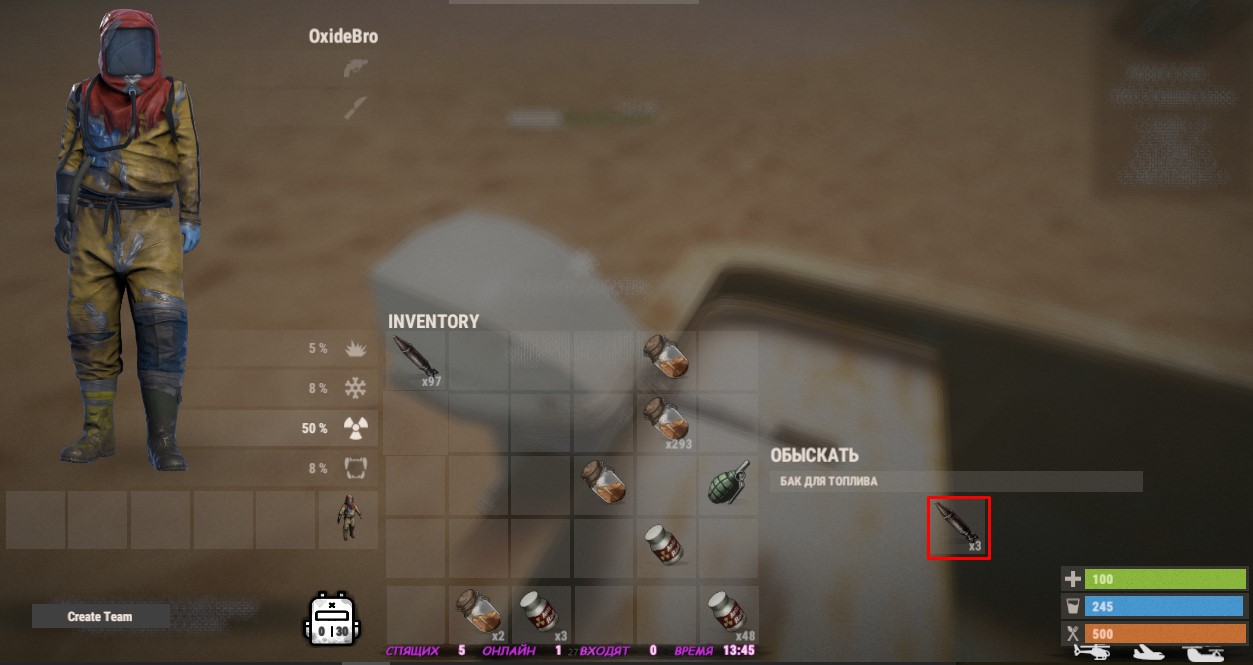Viewport: 1253px width, 665px height.
Task: Select the powder jar stack of 293
Action: tap(665, 423)
